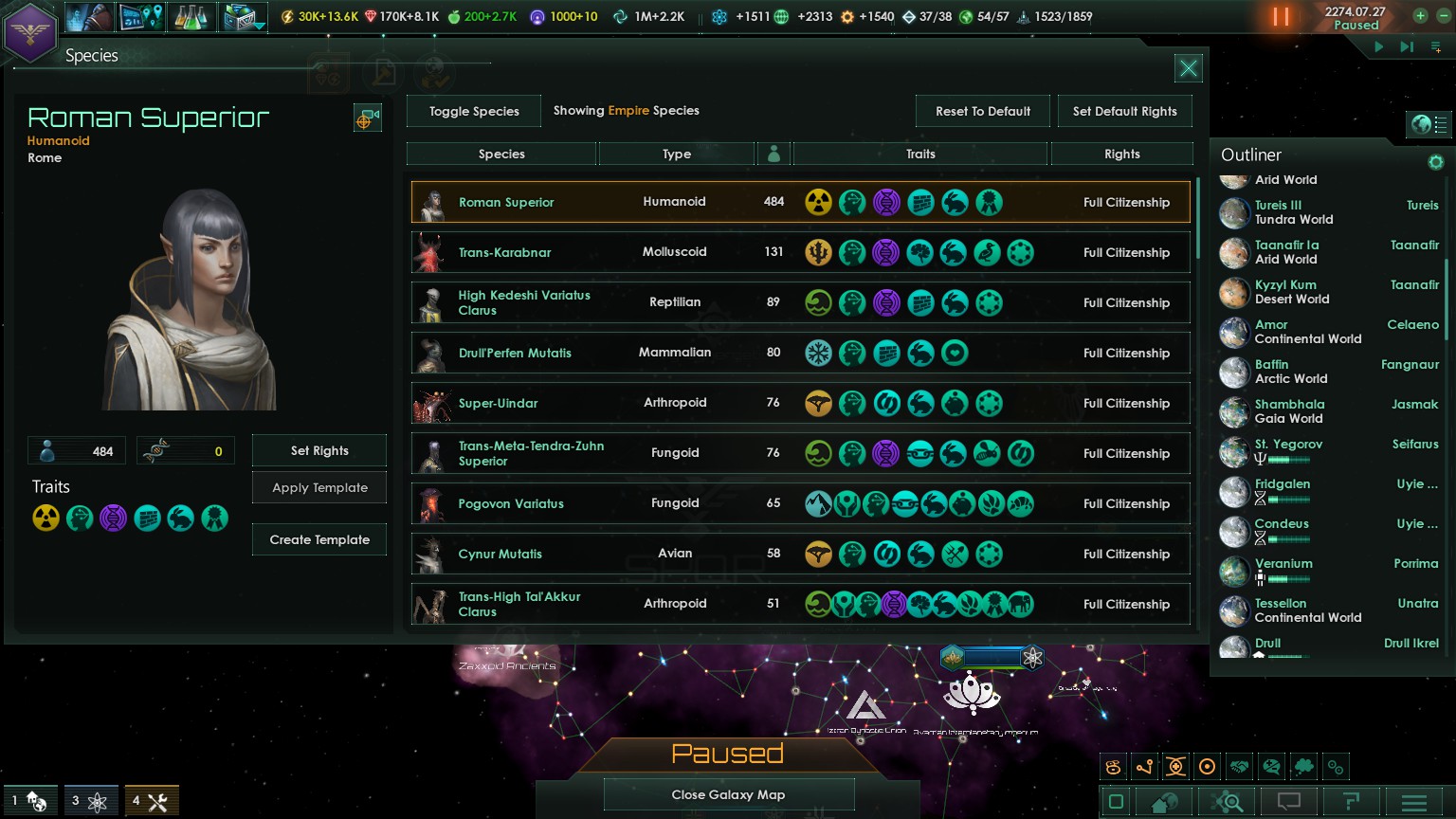Open Set Default Rights

pyautogui.click(x=1124, y=111)
